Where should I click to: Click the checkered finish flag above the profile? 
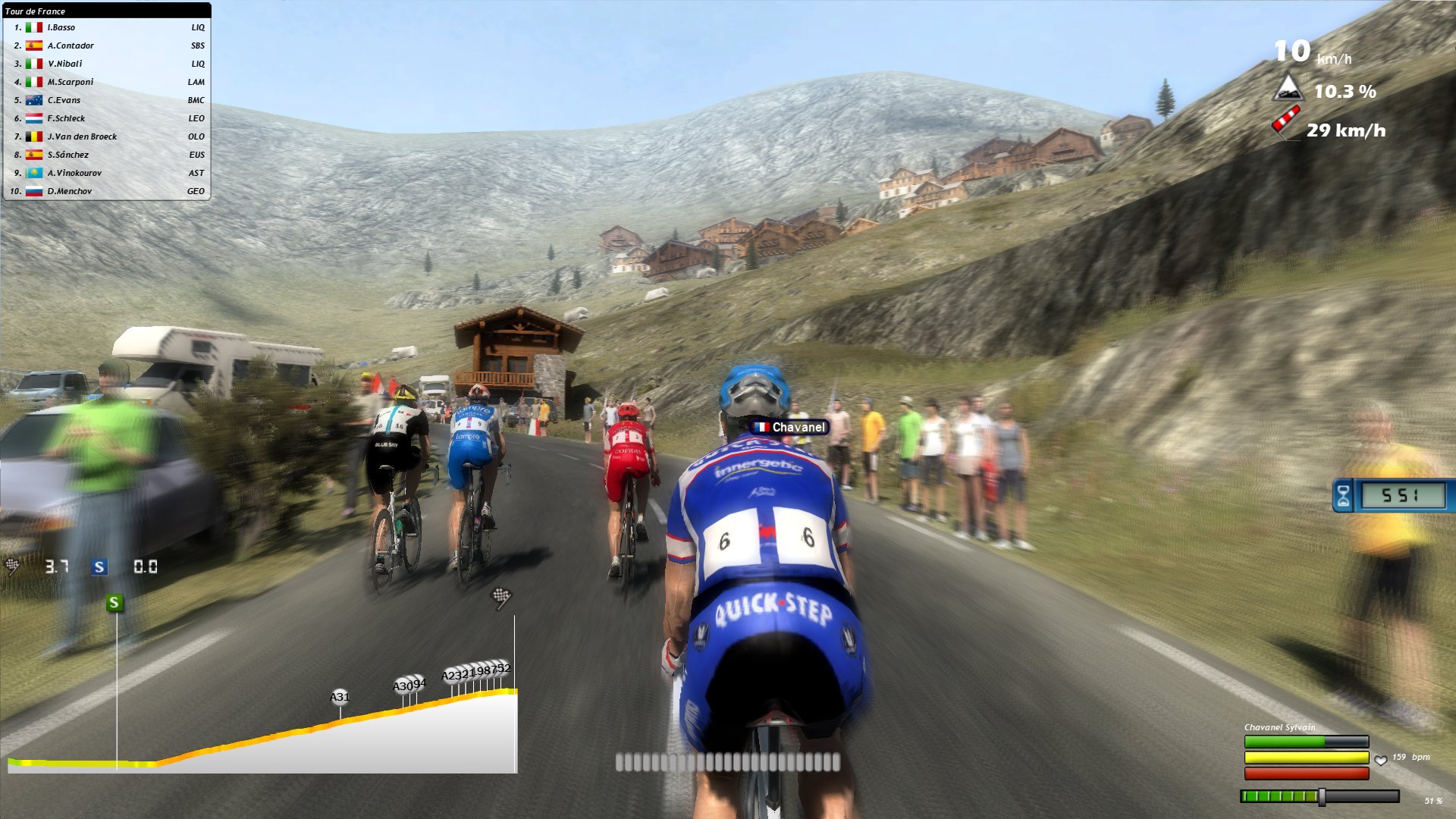(502, 598)
